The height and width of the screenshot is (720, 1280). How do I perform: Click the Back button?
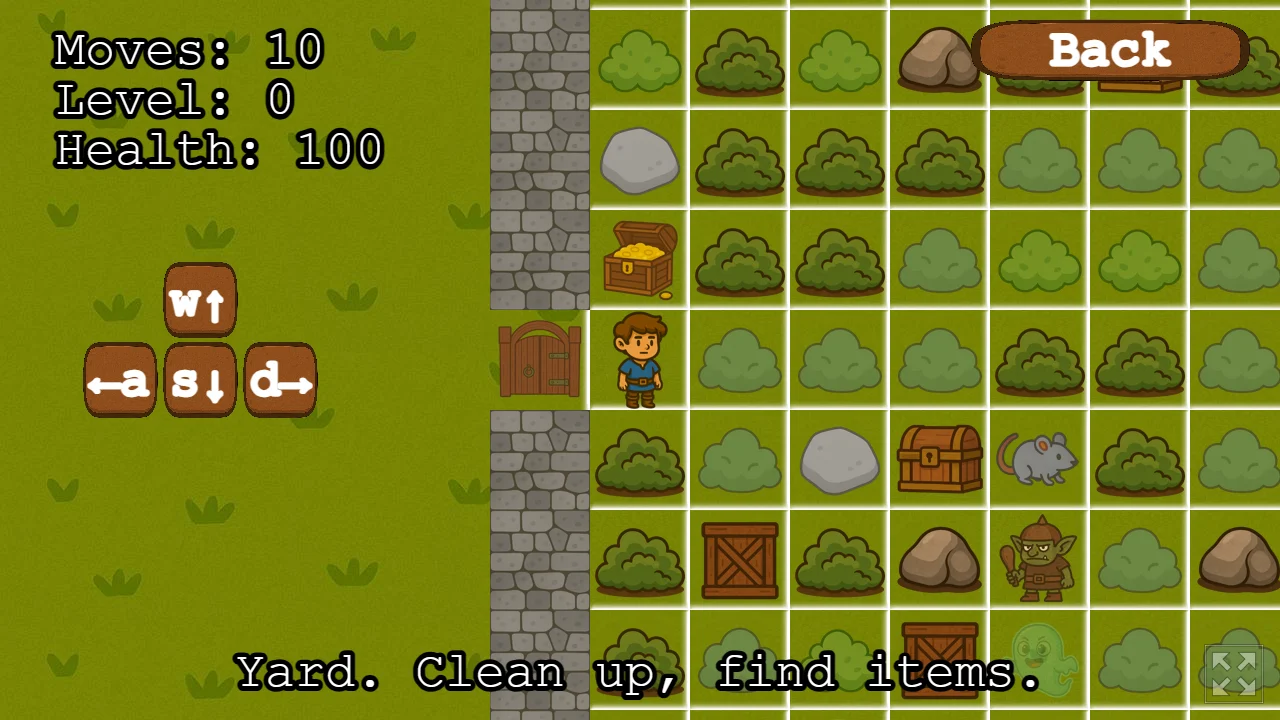pos(1109,50)
